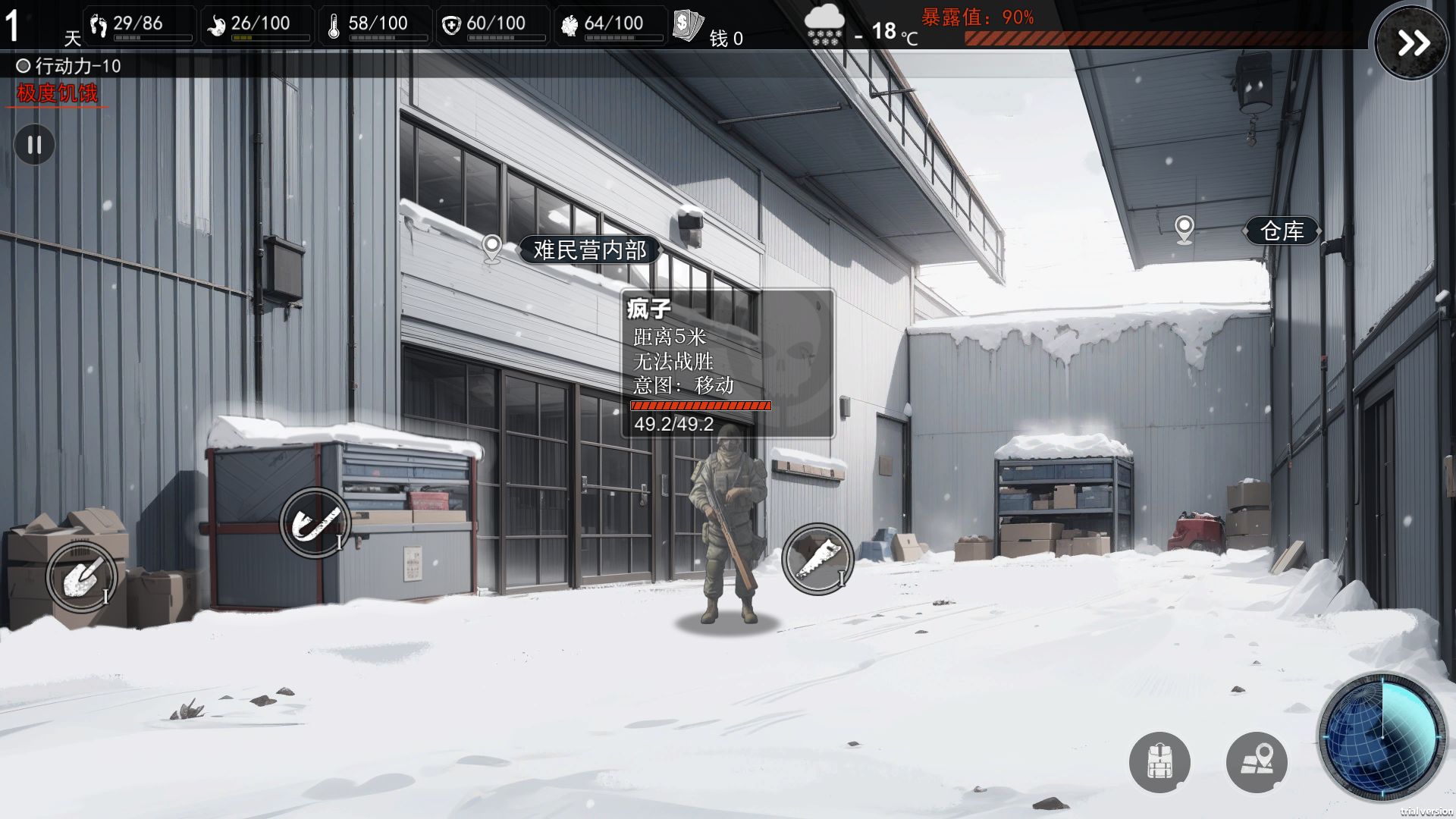Activate the crowbar pry action icon

click(315, 522)
